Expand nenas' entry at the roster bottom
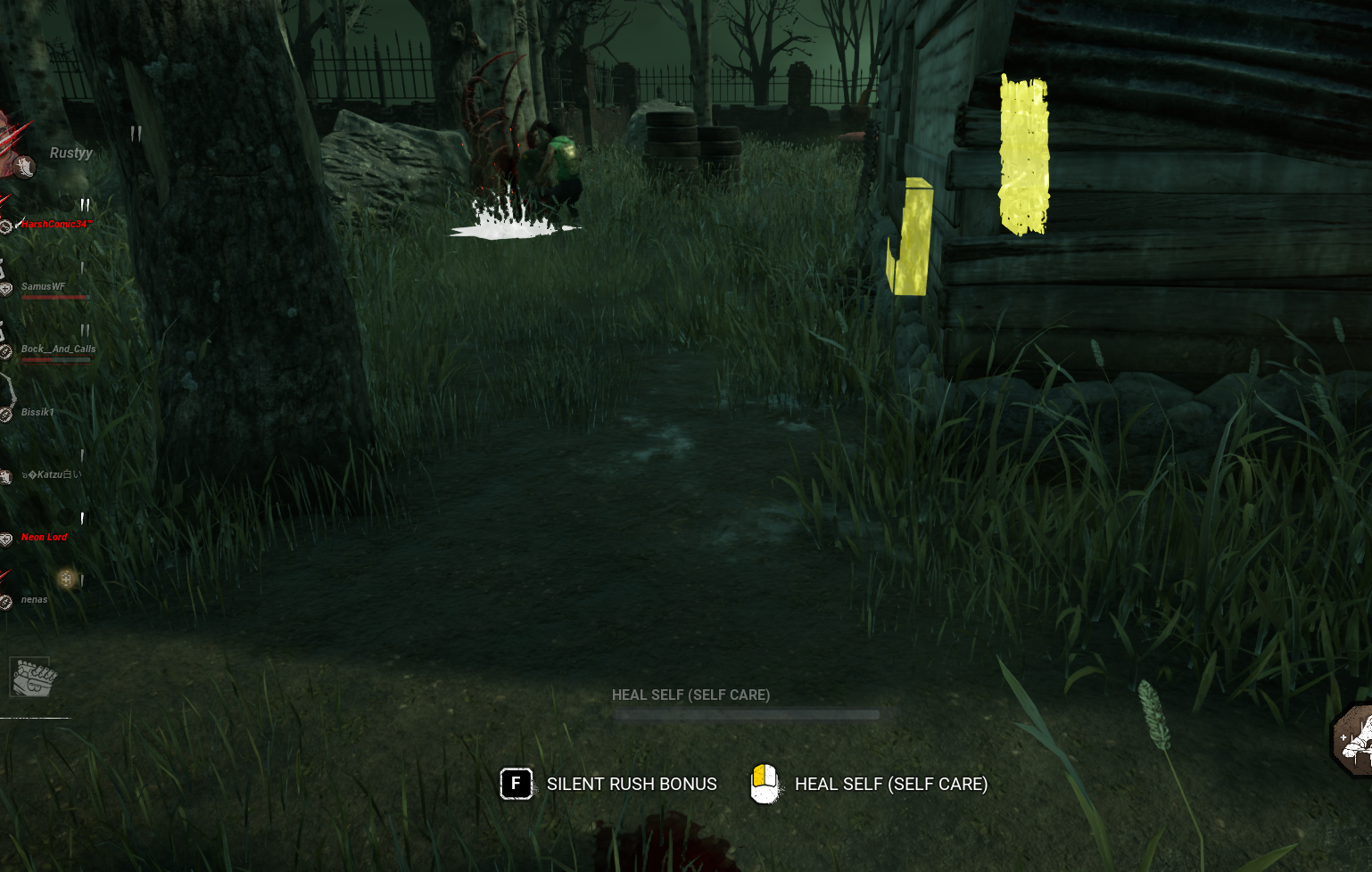 [x=36, y=599]
